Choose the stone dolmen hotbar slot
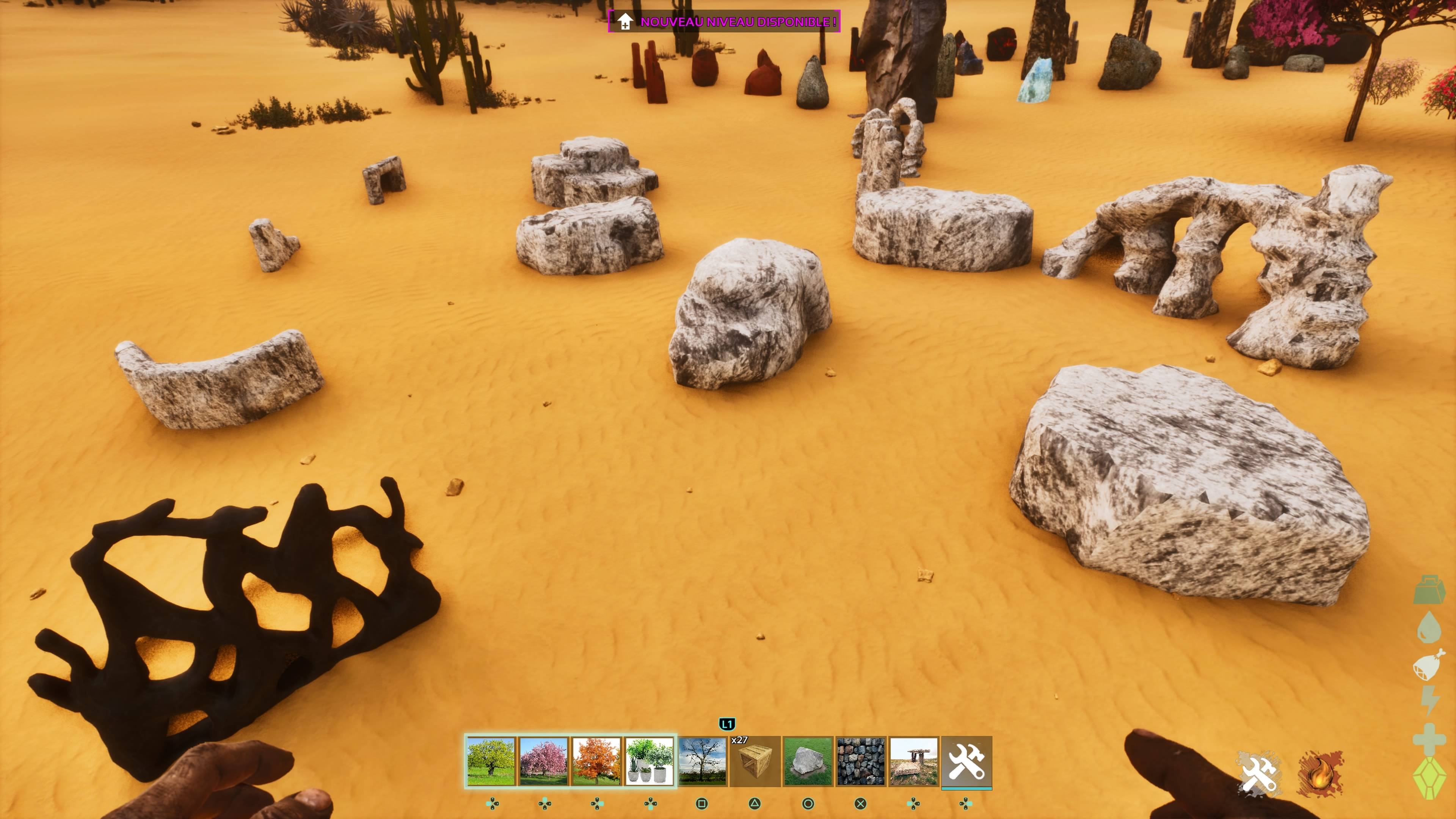This screenshot has height=819, width=1456. pos(913,761)
